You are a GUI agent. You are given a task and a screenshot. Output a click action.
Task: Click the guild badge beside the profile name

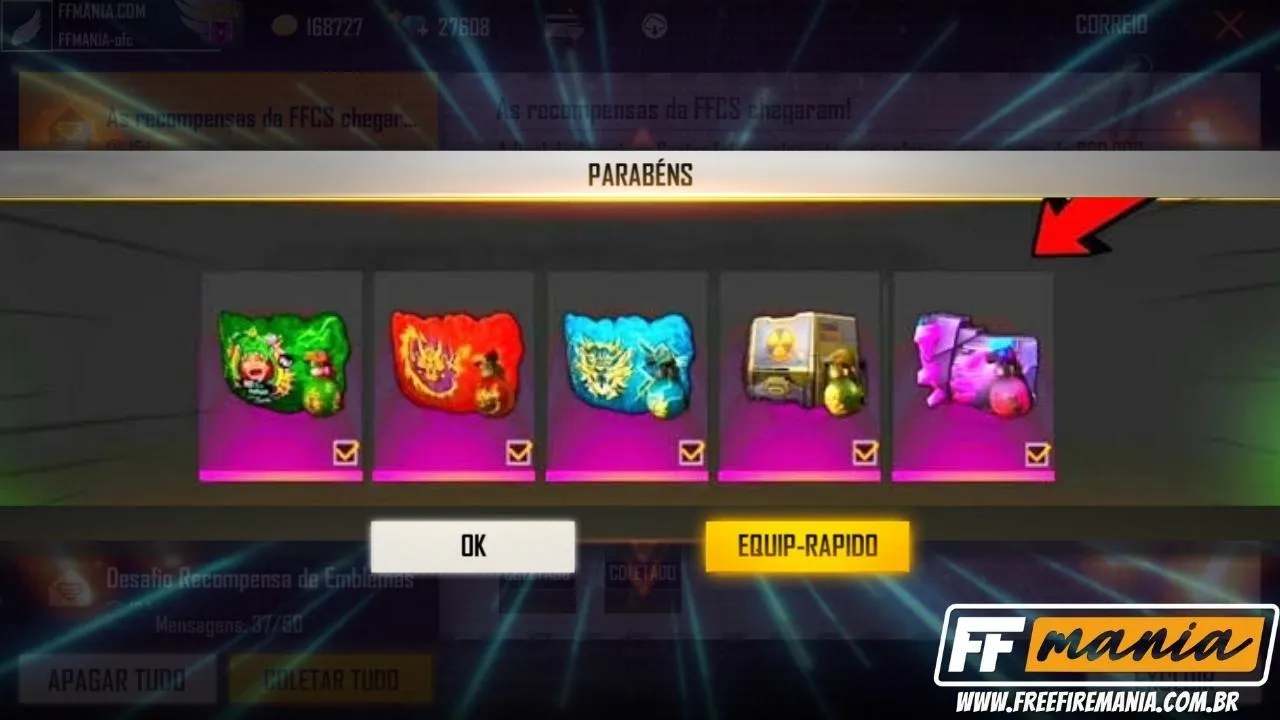222,25
